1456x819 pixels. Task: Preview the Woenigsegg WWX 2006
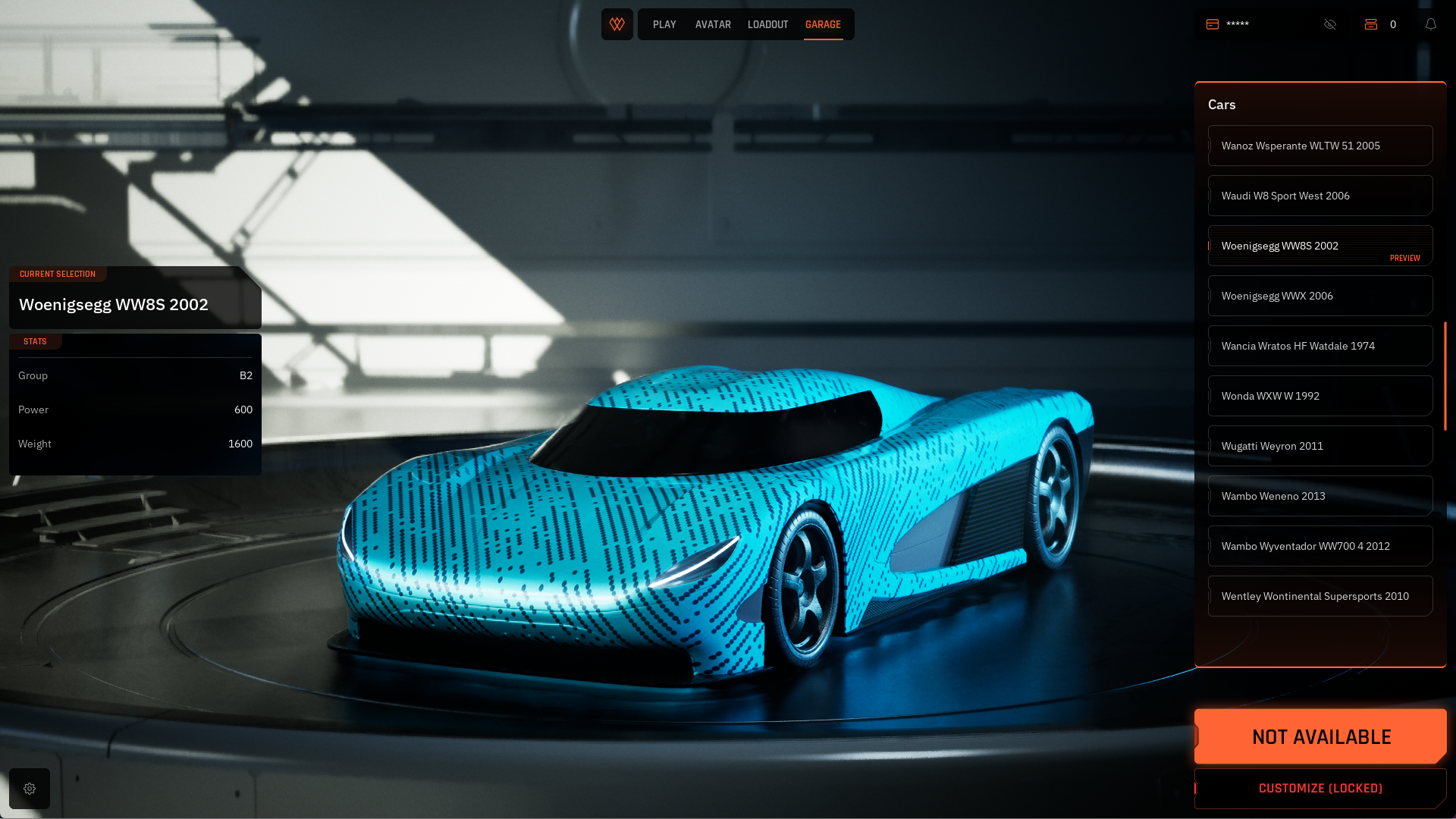point(1319,296)
